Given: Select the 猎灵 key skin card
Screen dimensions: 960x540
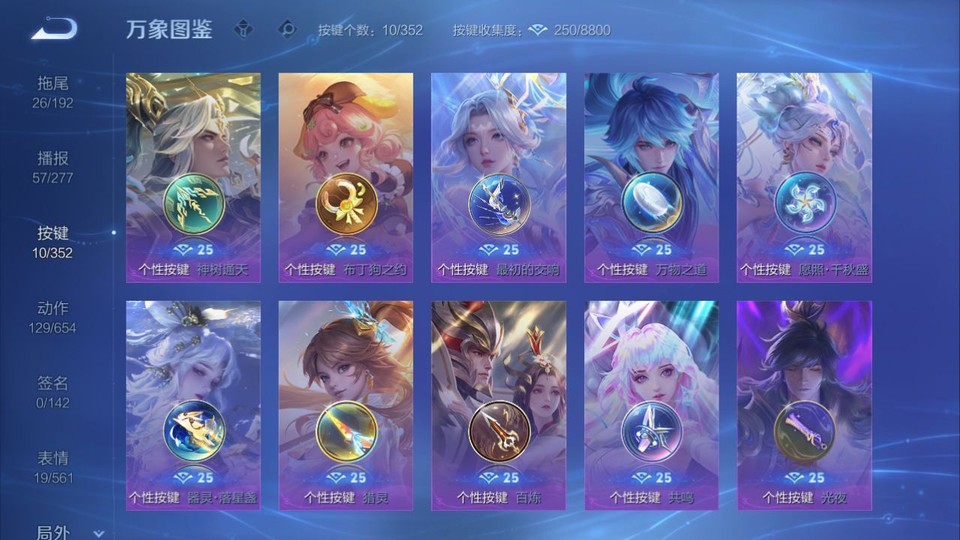Looking at the screenshot, I should point(346,405).
